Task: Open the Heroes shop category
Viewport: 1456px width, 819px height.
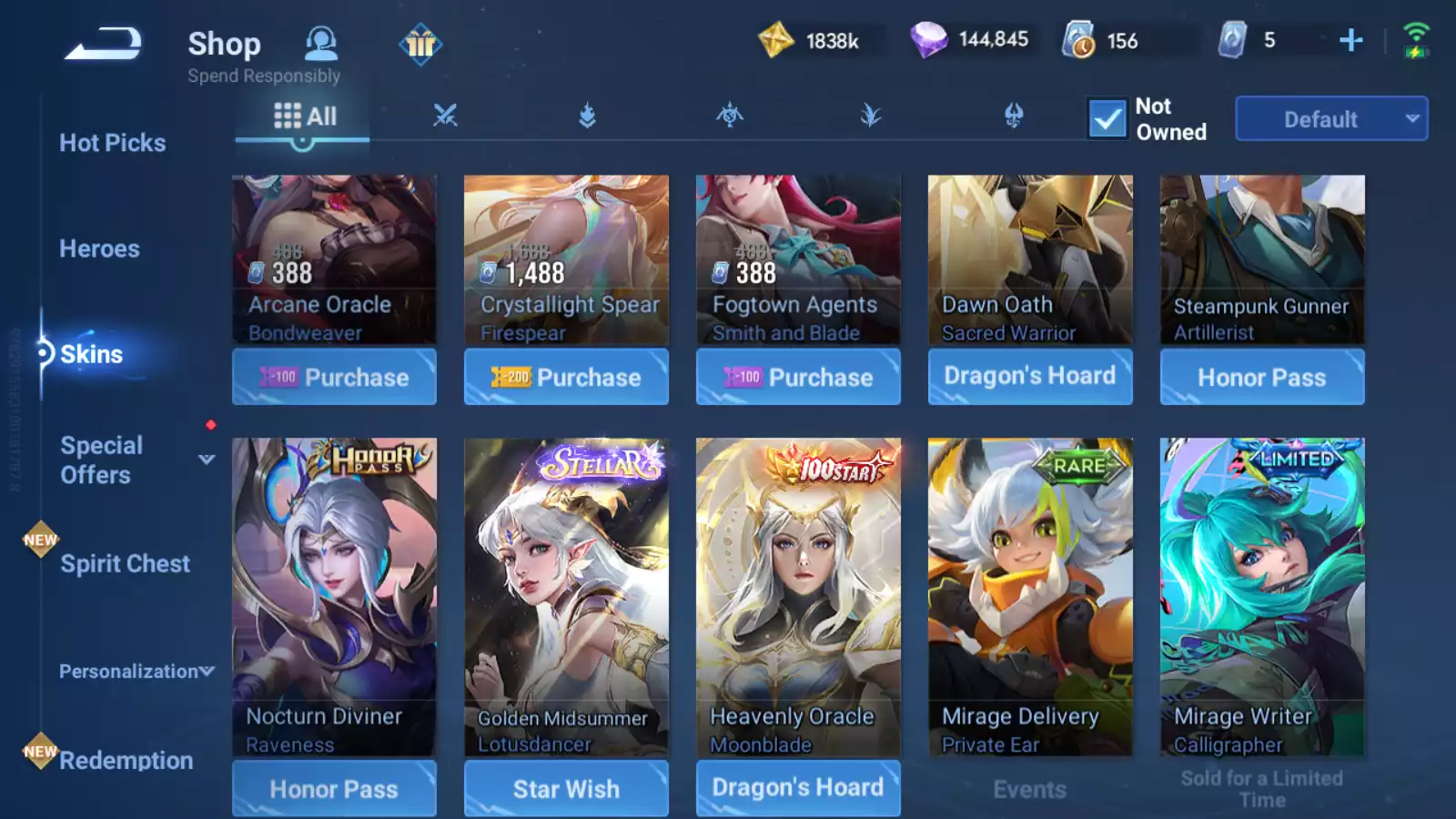Action: [x=99, y=248]
